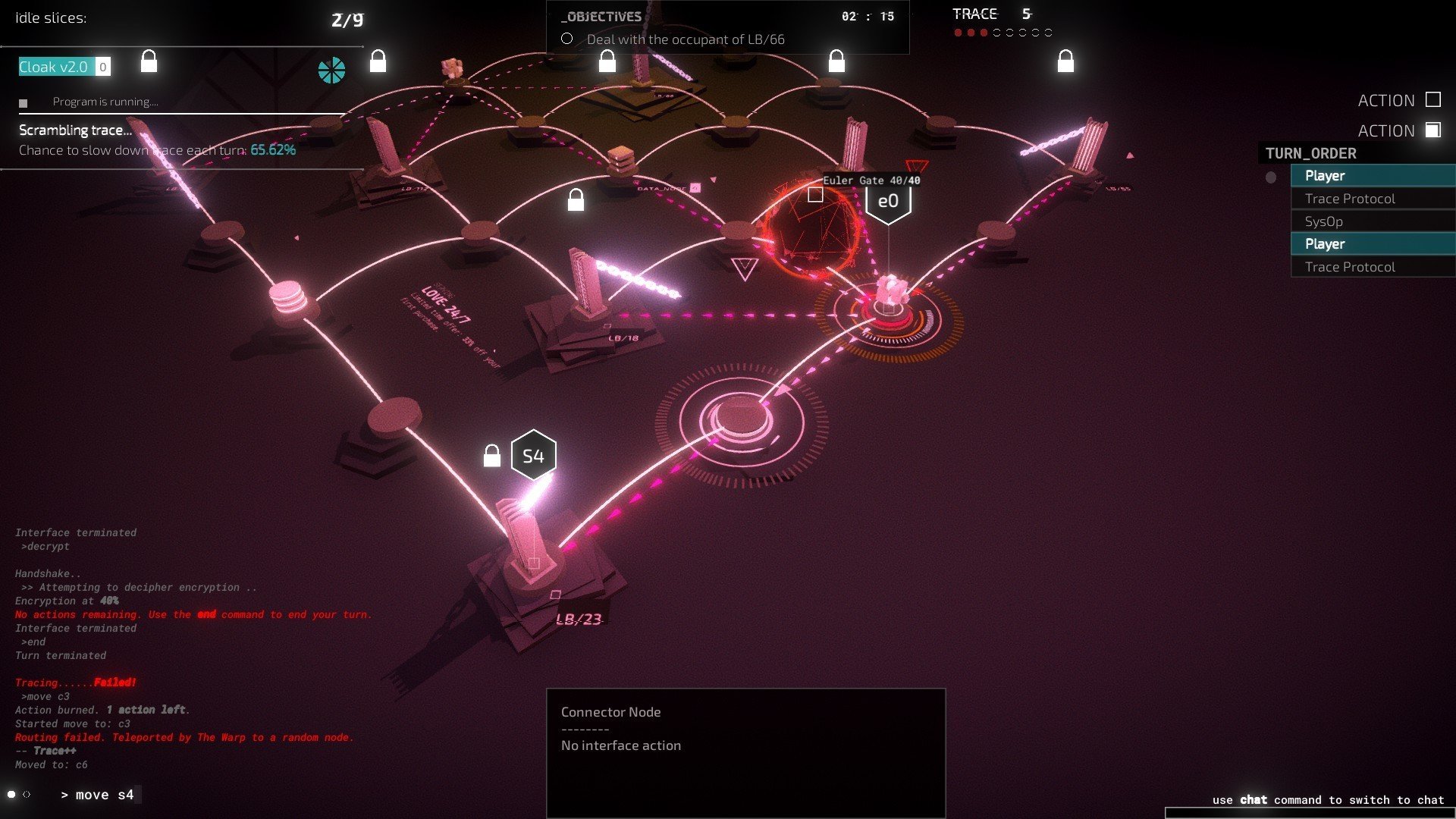Click the command input field

tap(104, 795)
